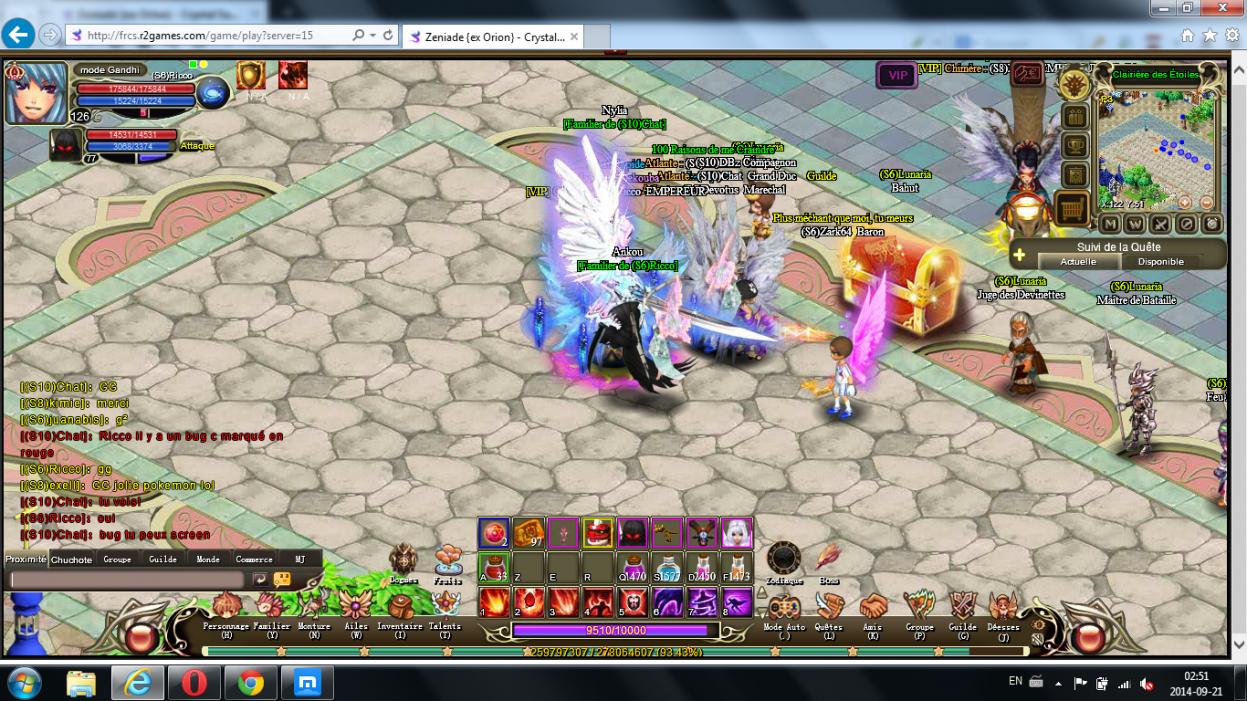Toggle Mode Auto gamepad icon
1247x701 pixels.
coord(784,607)
